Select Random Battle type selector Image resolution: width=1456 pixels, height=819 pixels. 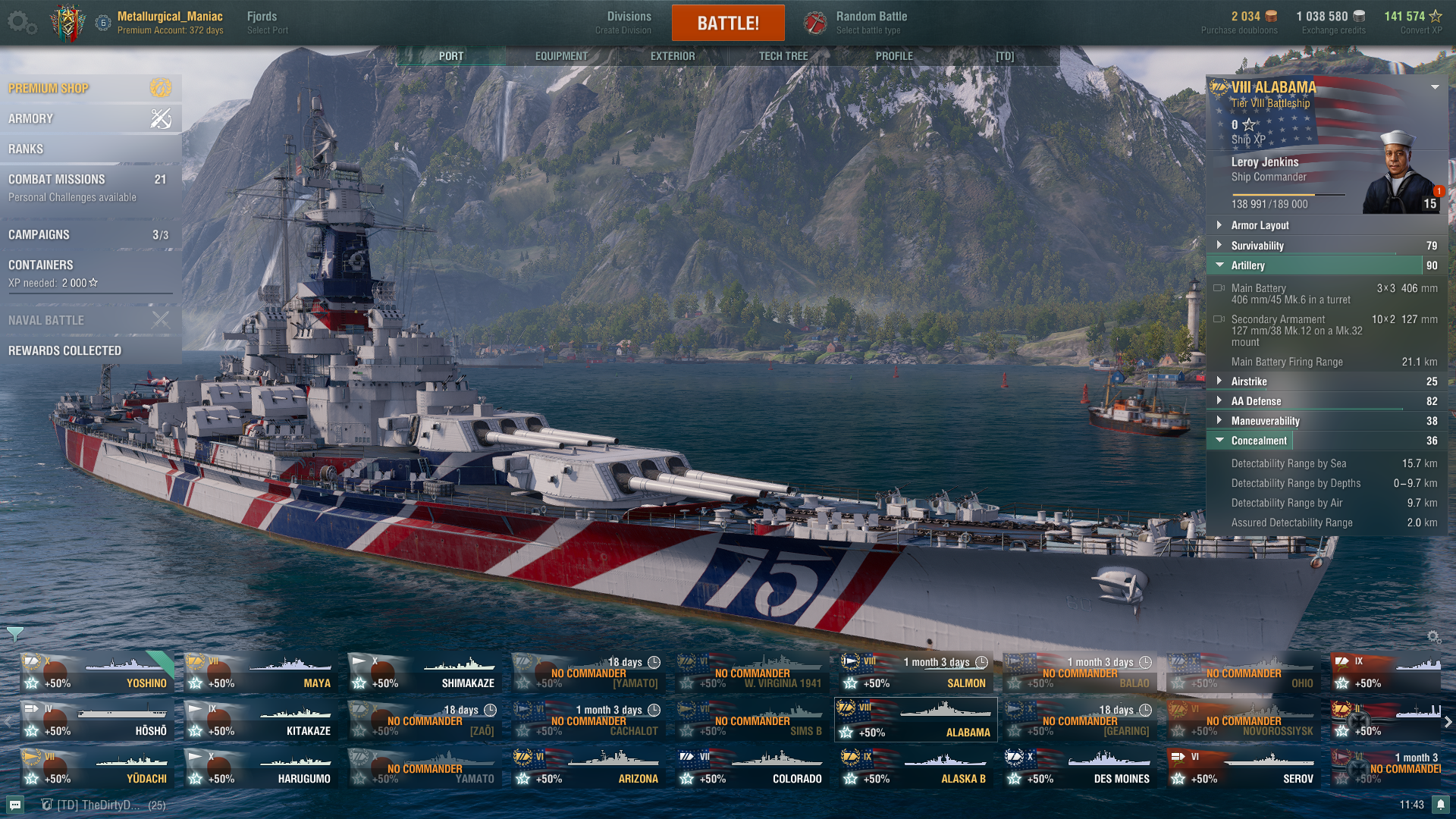[871, 22]
